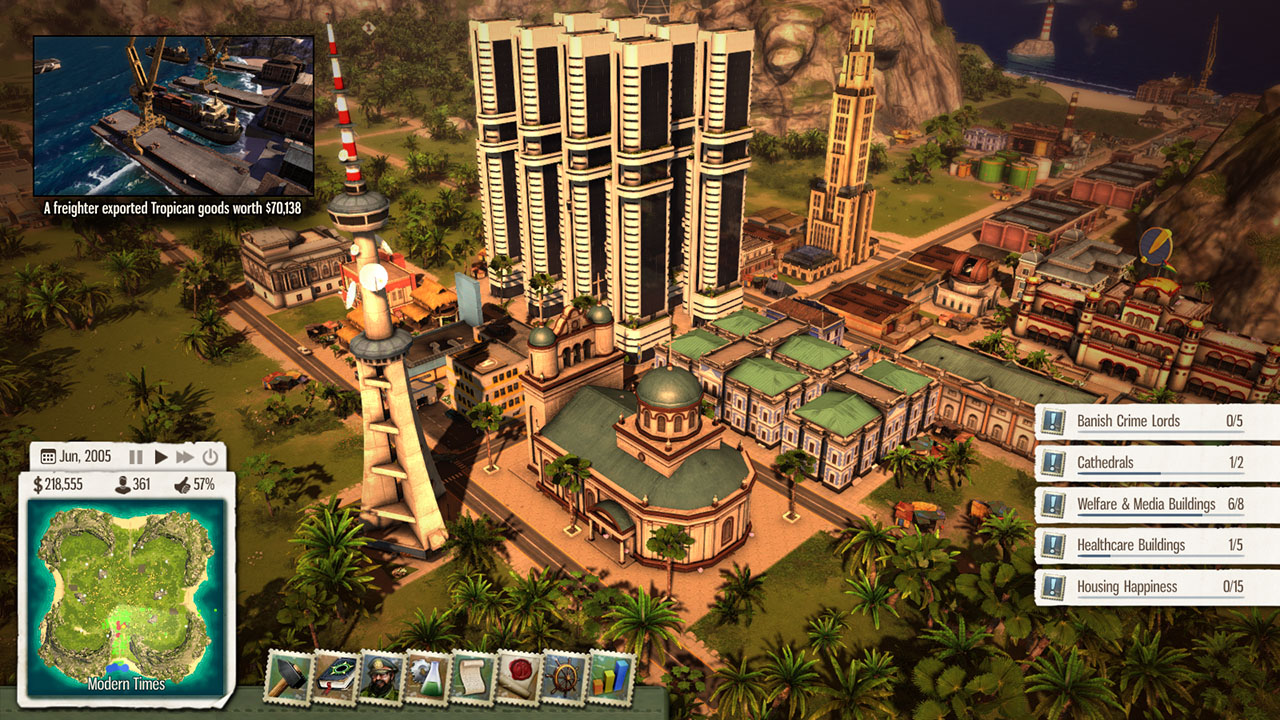Open the almanac book stamp
Image resolution: width=1280 pixels, height=720 pixels.
click(x=335, y=678)
